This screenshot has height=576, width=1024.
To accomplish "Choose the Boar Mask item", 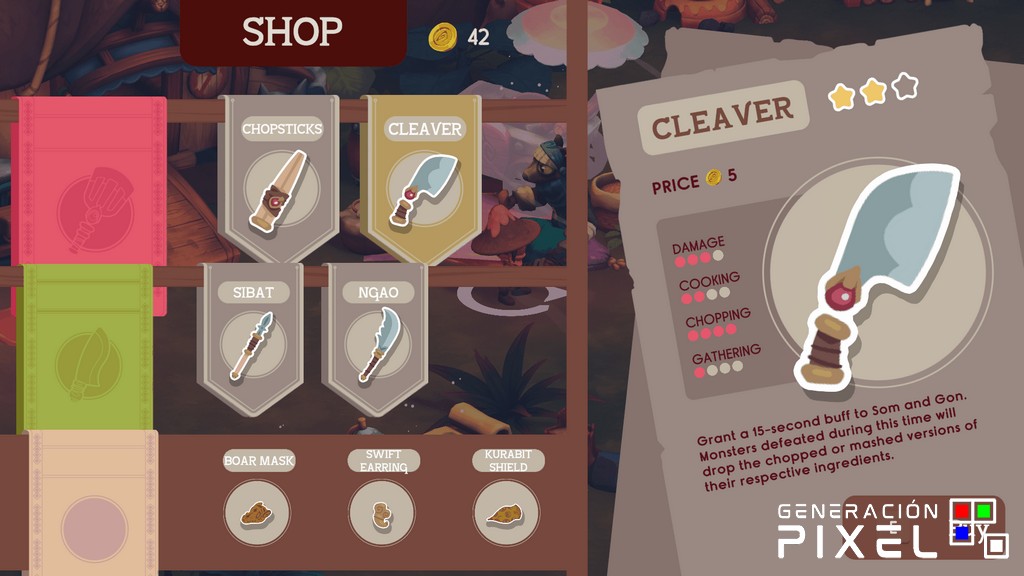I will 257,512.
